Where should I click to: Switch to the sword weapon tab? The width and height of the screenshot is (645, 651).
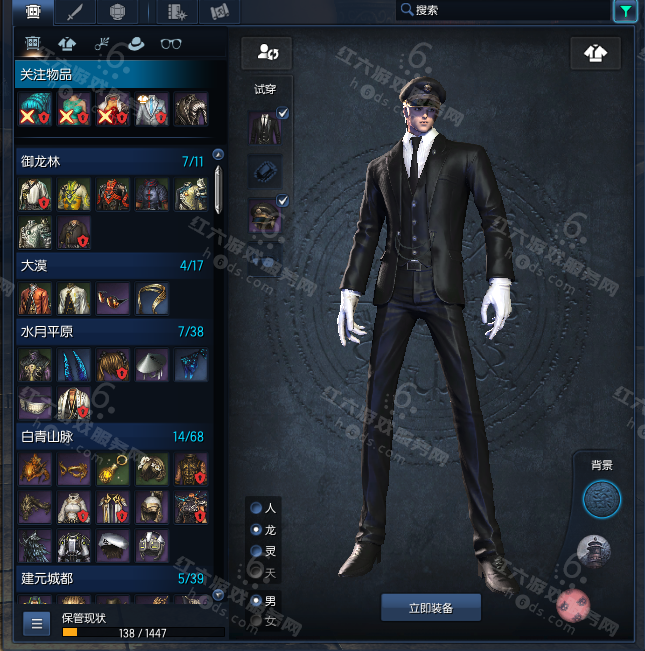(75, 12)
